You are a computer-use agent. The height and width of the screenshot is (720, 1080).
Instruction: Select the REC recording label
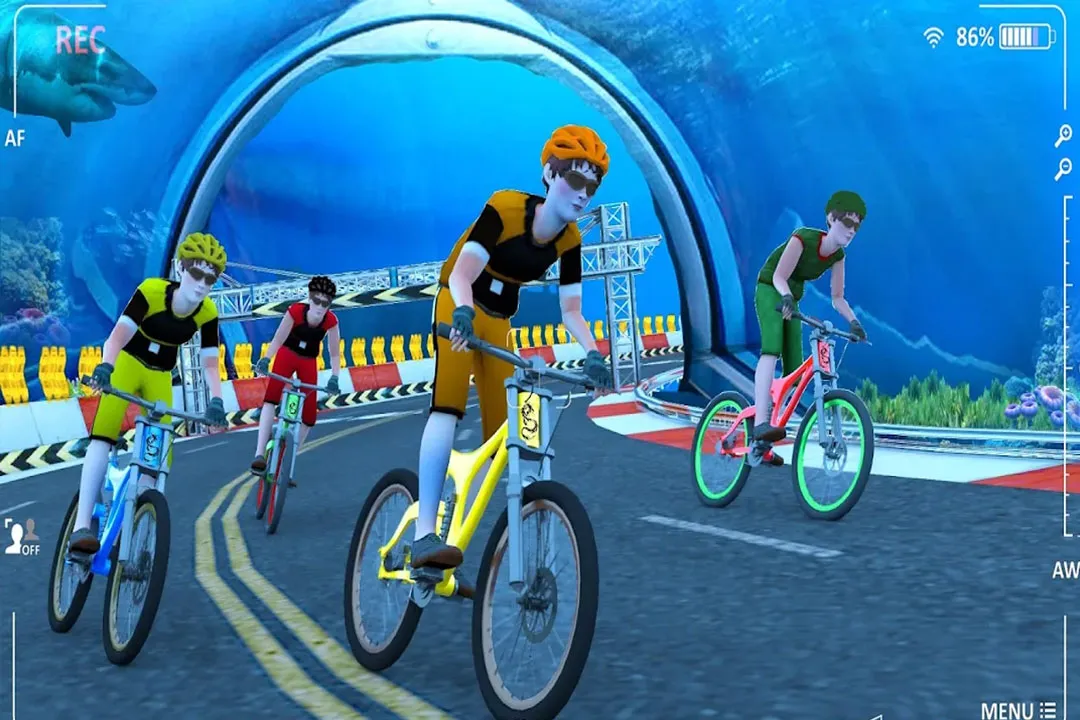80,40
